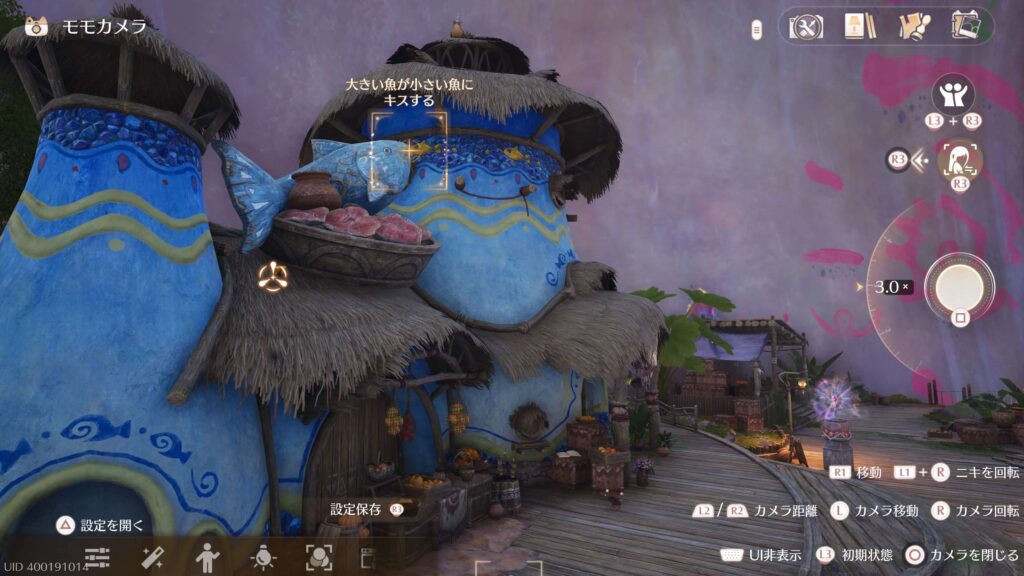Open the light bulb lighting option

263,558
